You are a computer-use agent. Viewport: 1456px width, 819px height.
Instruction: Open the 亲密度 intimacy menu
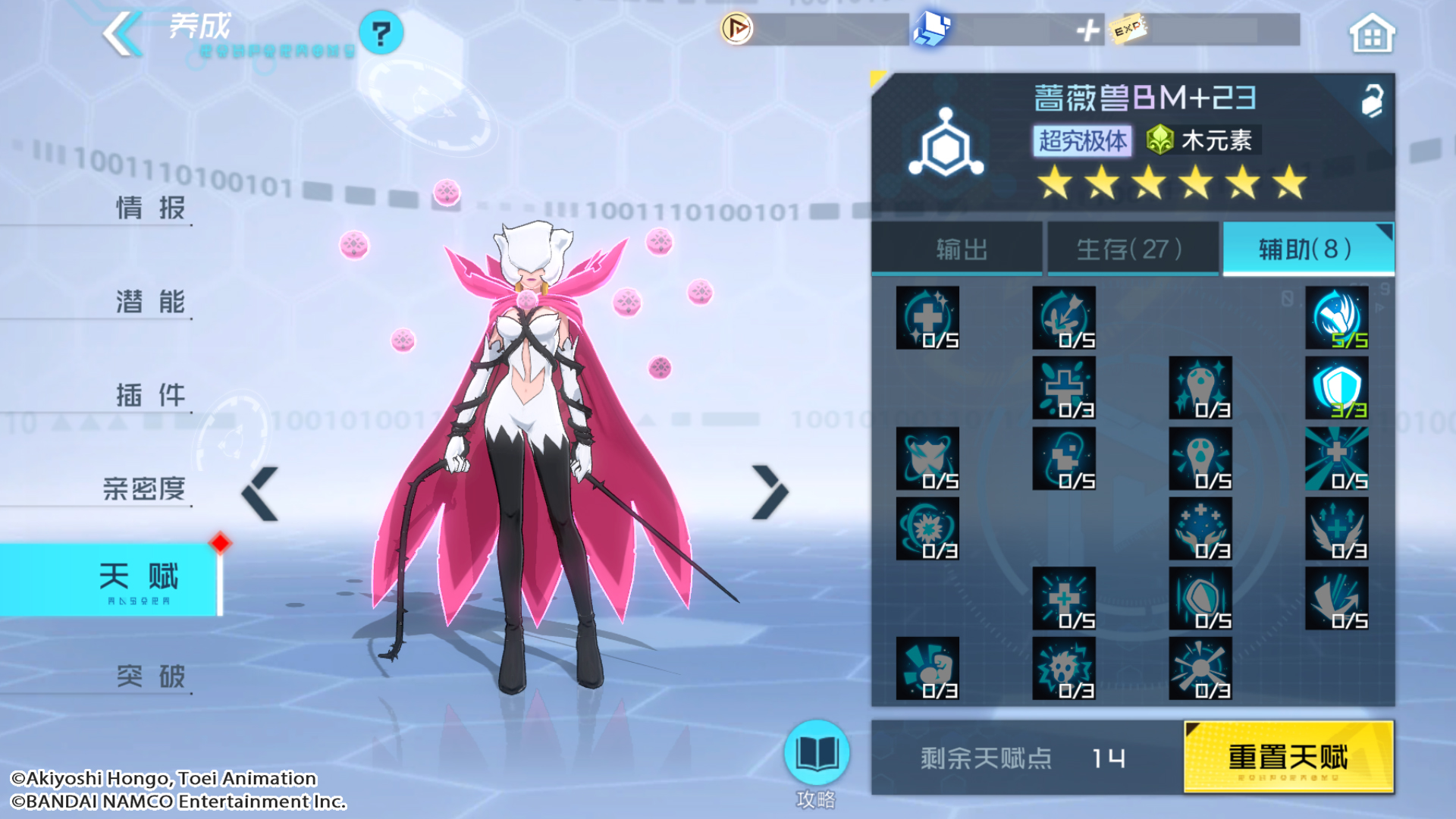click(x=144, y=488)
